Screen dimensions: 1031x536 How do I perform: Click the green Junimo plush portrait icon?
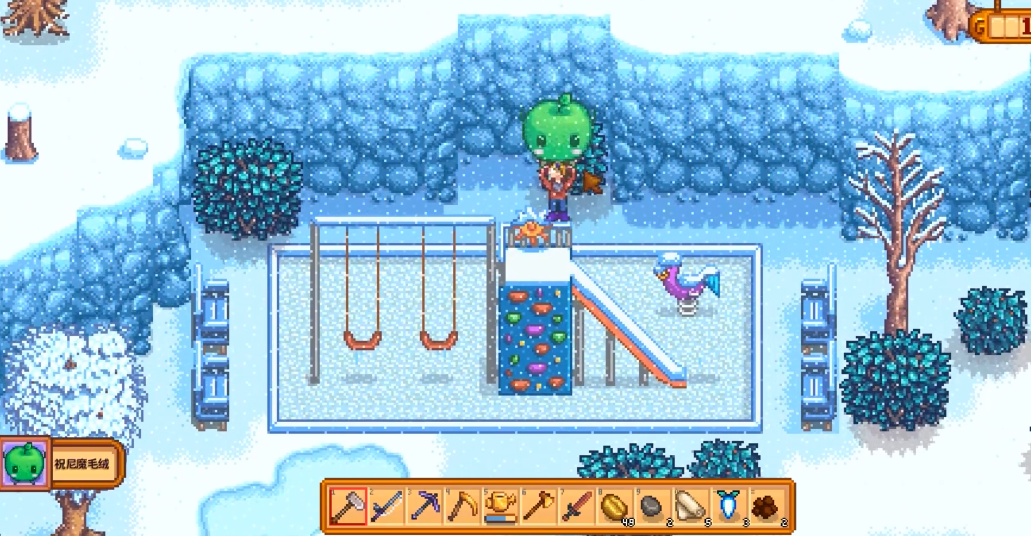tap(24, 464)
